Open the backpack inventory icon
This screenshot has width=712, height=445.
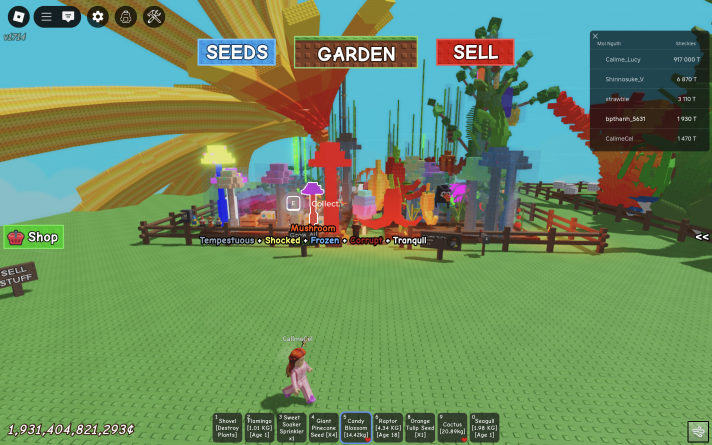[125, 16]
